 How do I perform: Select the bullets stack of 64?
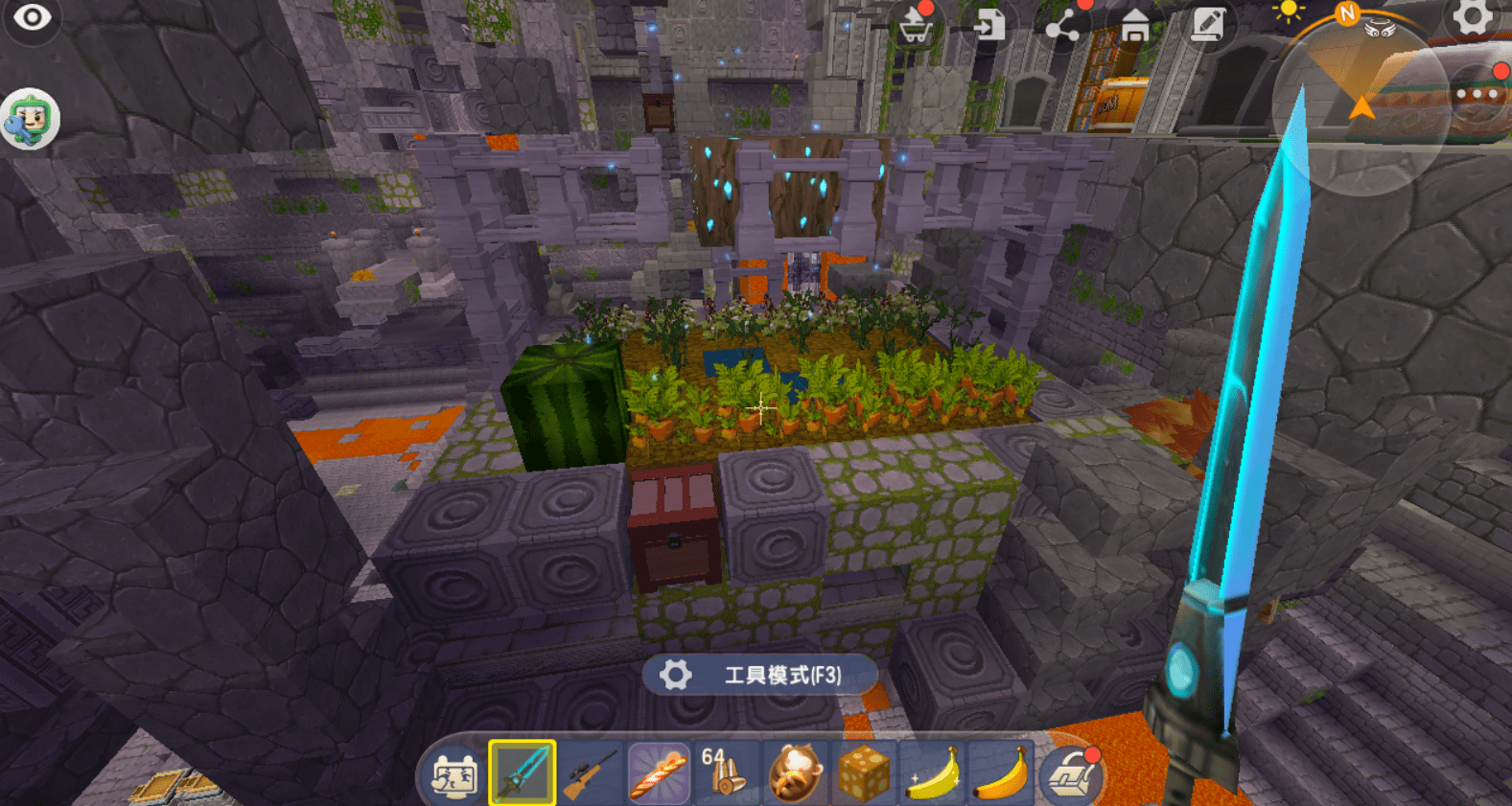pos(726,772)
